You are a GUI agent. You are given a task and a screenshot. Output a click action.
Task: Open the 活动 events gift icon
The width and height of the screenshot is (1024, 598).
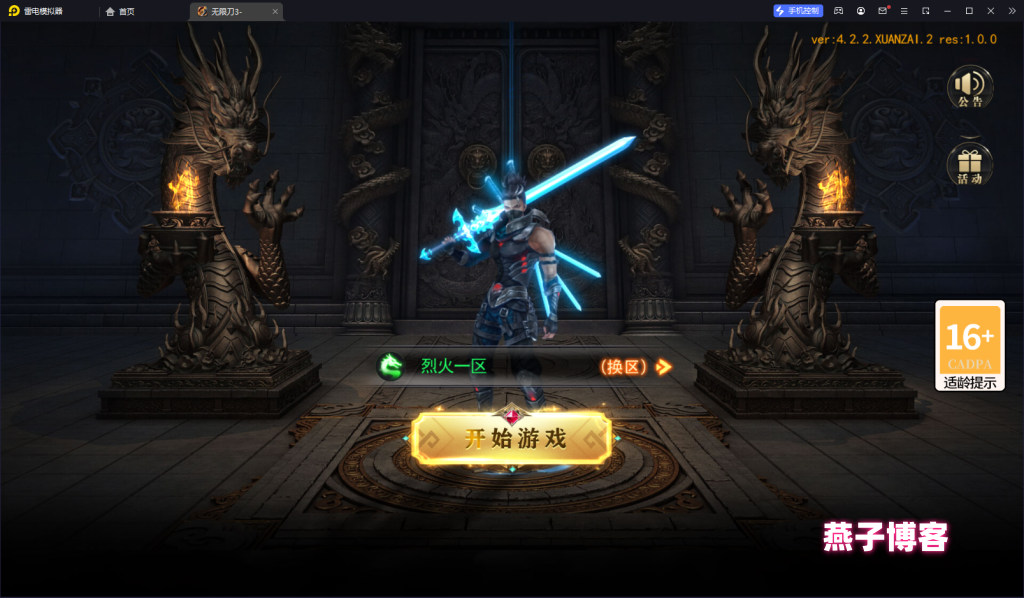coord(969,164)
